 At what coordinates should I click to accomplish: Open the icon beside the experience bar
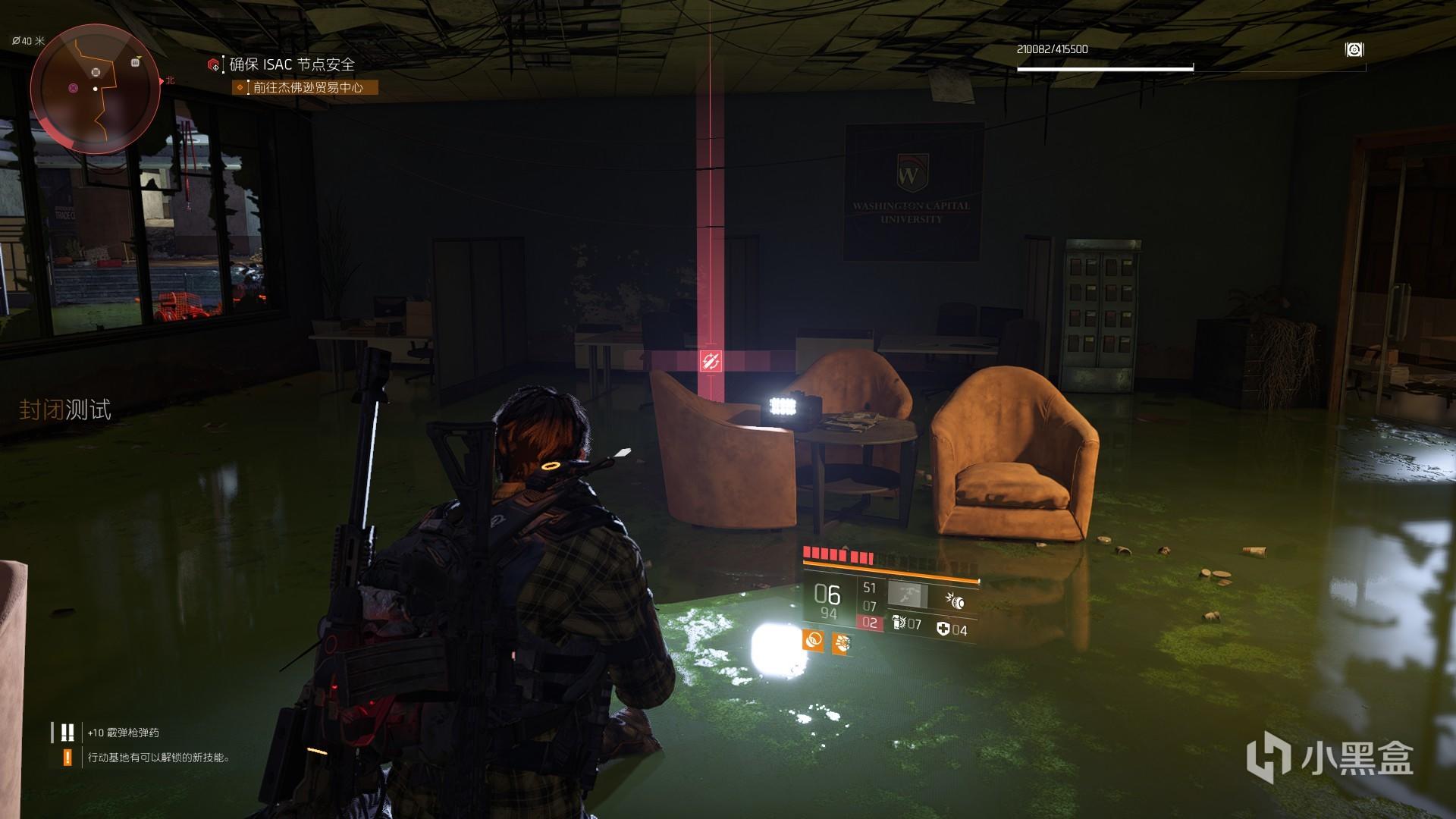click(x=1354, y=50)
